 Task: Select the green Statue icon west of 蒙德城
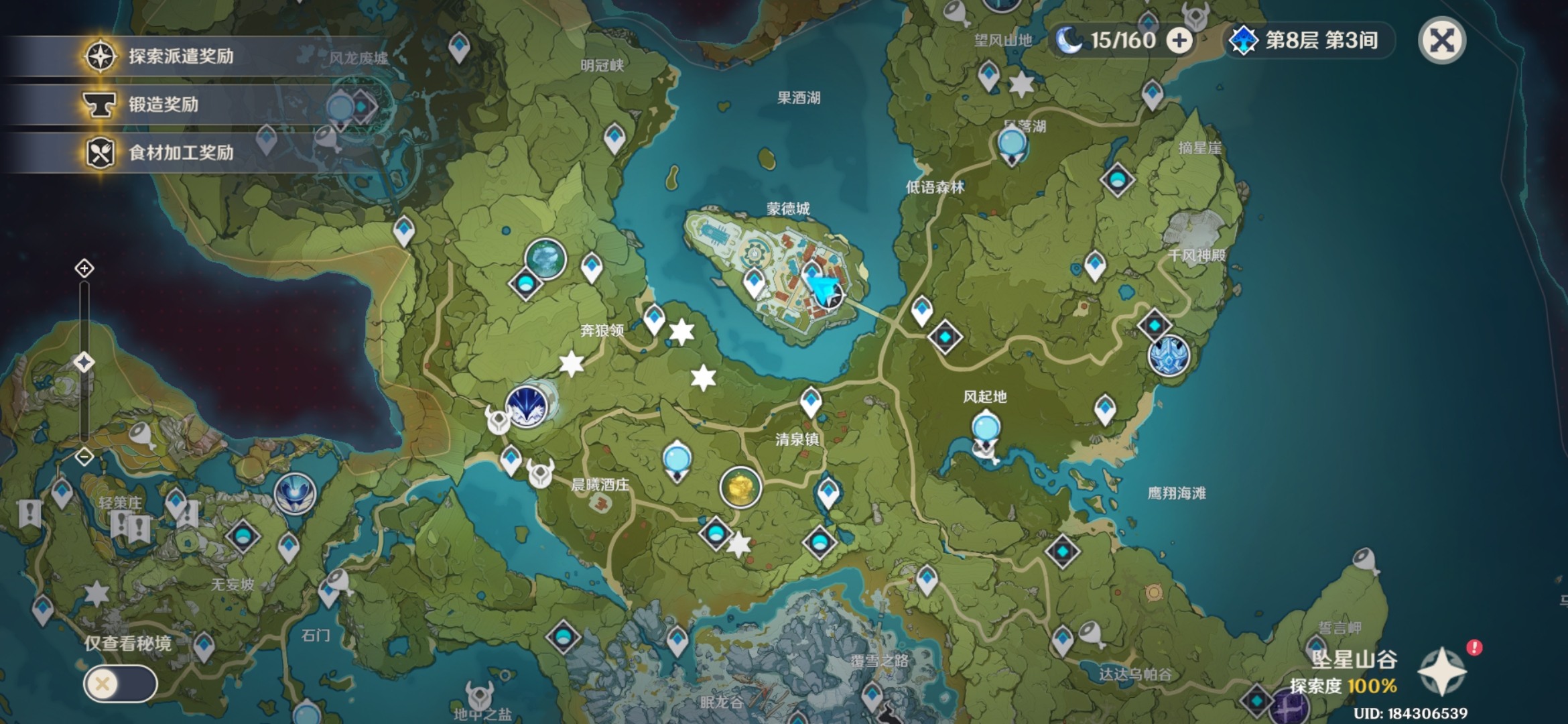click(x=544, y=258)
